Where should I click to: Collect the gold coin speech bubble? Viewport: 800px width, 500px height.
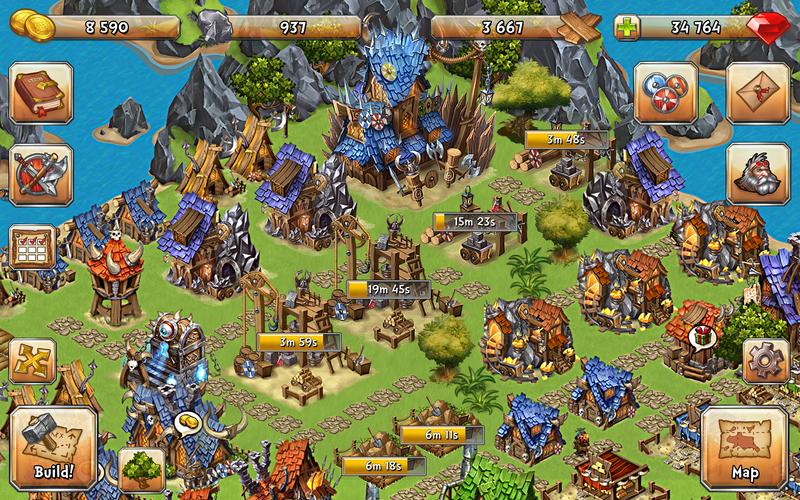pyautogui.click(x=187, y=424)
